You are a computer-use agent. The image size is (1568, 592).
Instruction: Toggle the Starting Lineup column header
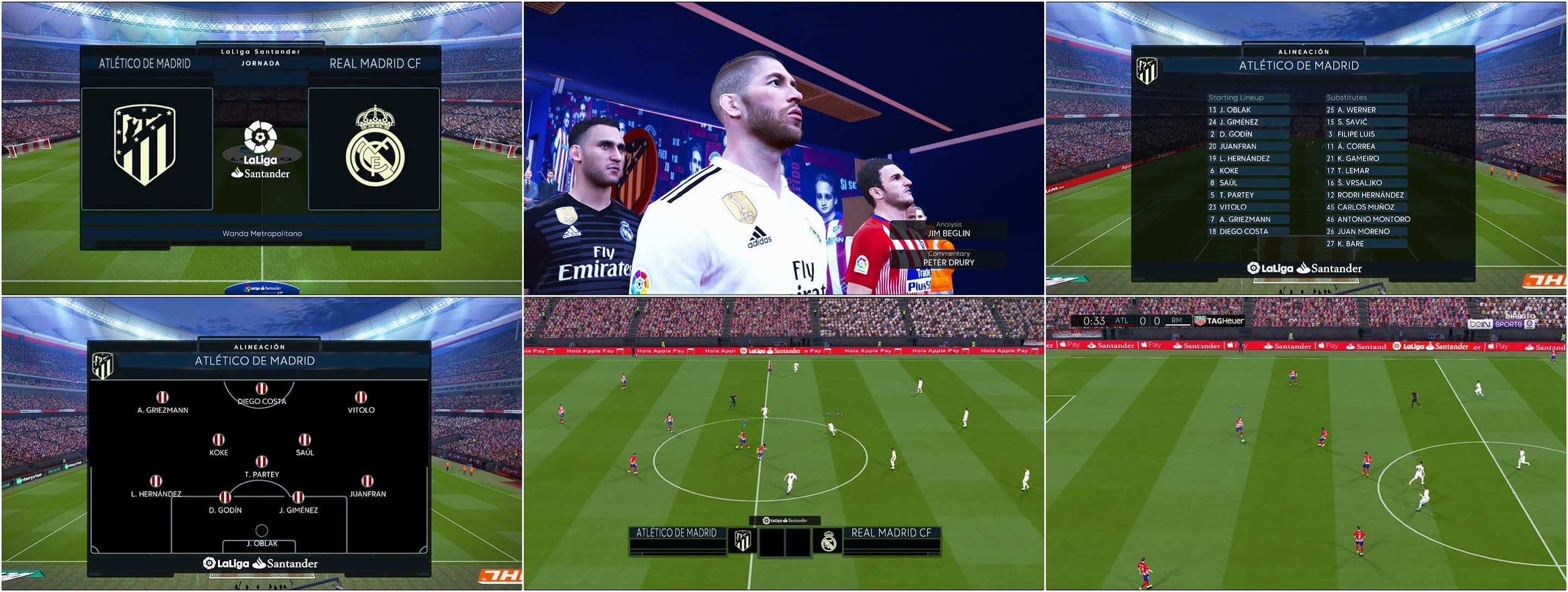point(1236,97)
